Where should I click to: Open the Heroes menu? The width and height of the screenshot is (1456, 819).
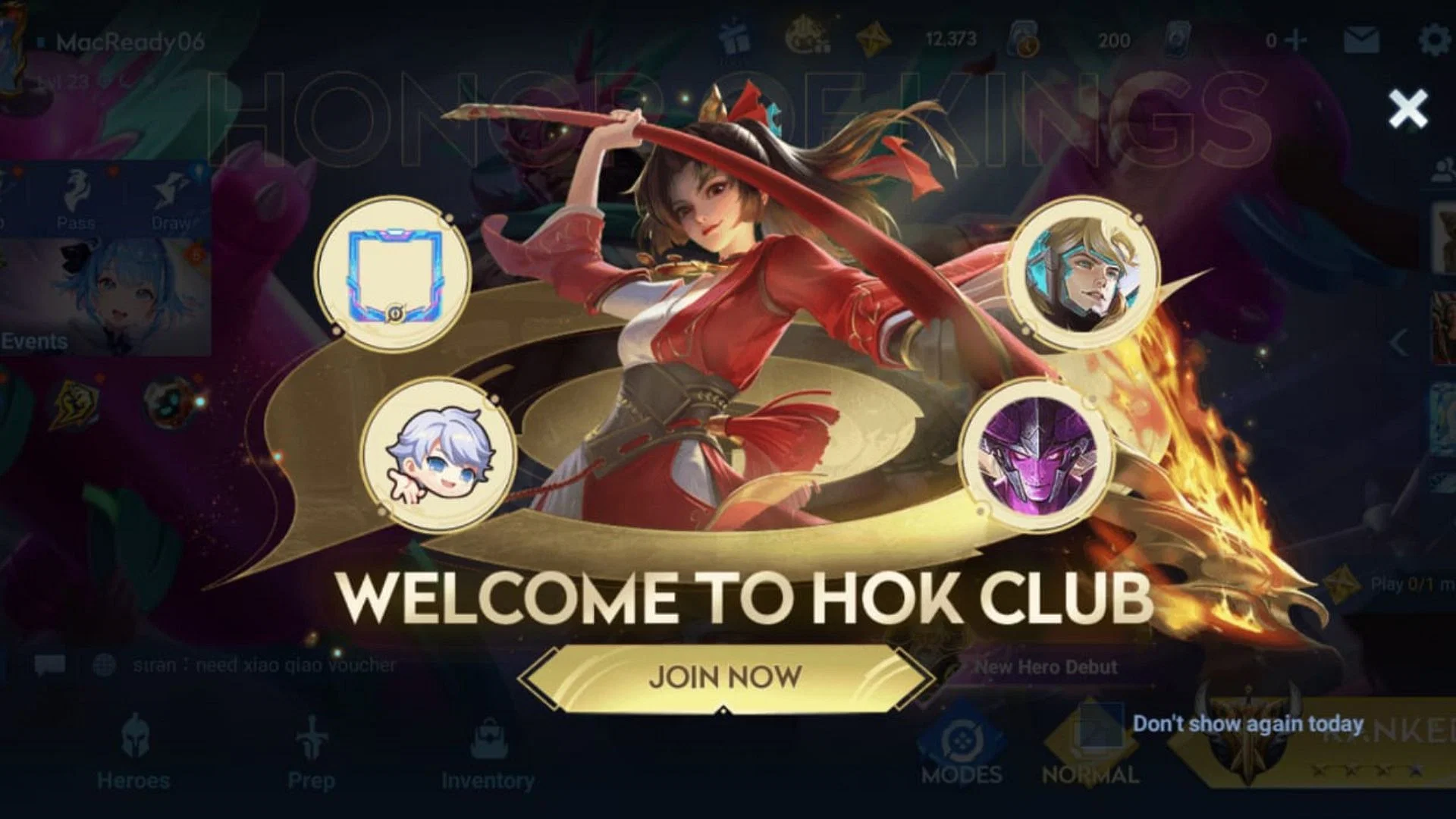[x=133, y=752]
